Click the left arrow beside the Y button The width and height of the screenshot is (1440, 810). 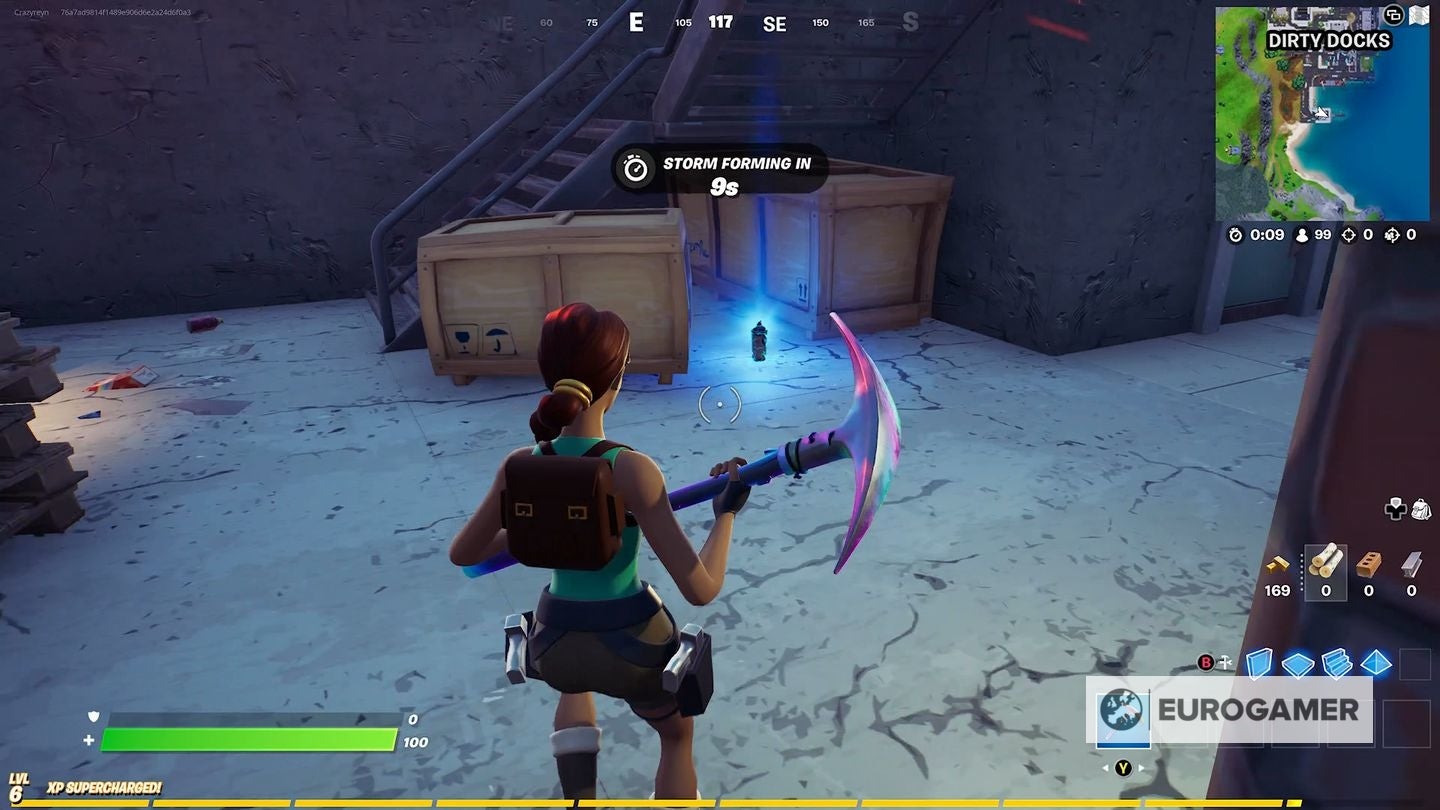point(1105,767)
